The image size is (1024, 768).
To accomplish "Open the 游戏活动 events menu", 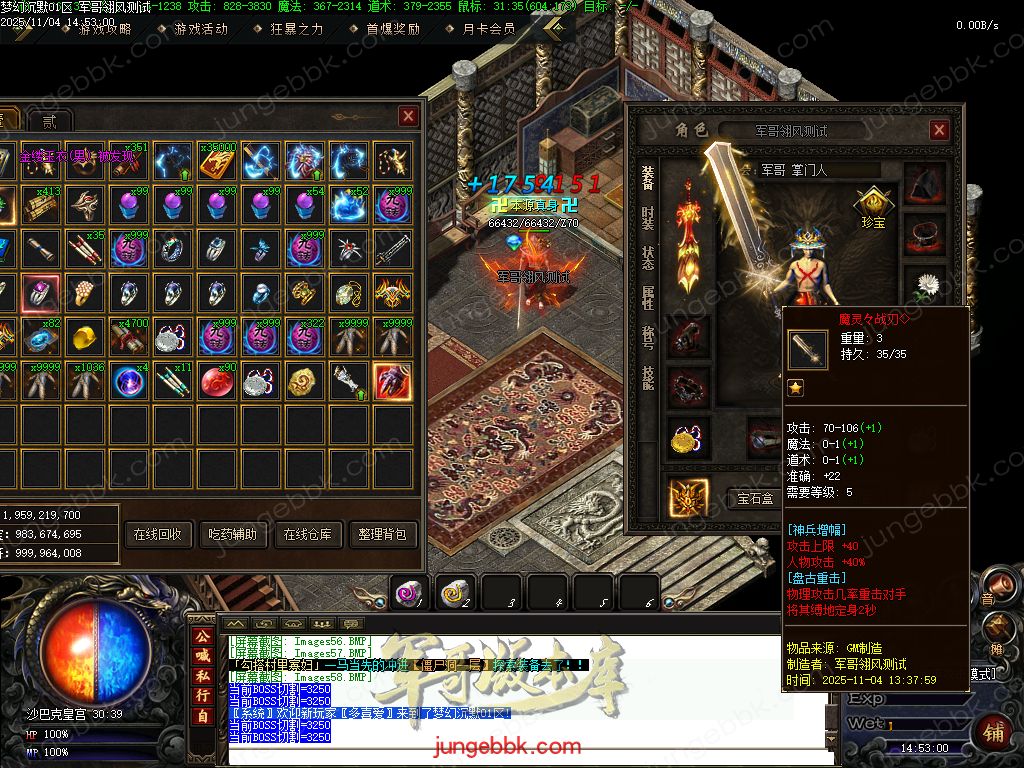I will (200, 28).
